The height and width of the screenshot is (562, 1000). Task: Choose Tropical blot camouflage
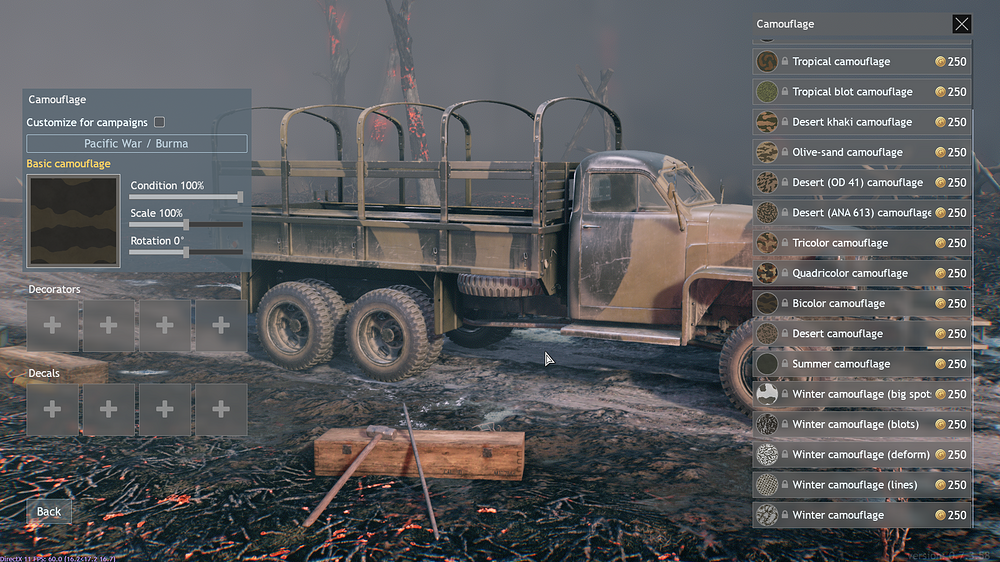852,92
